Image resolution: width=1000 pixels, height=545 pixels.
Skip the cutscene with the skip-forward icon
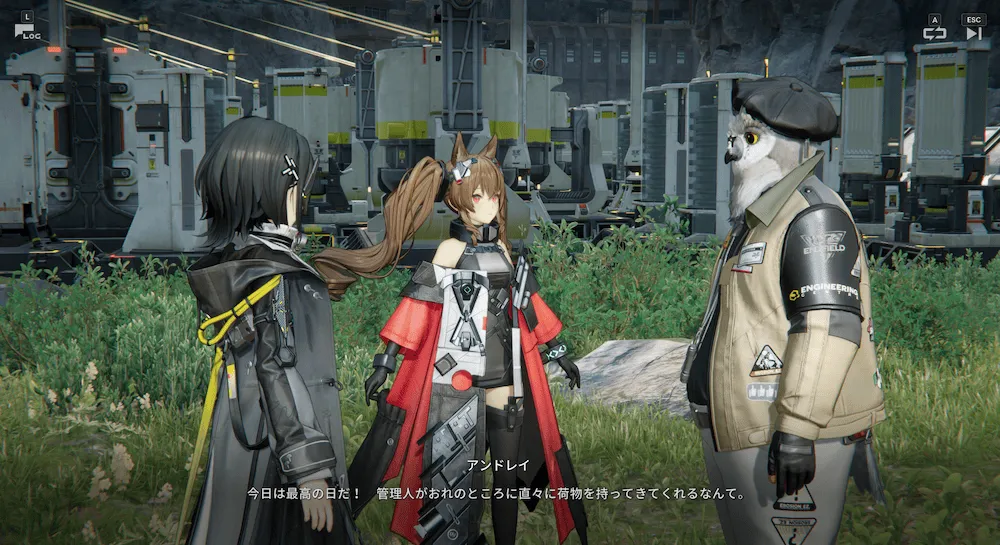coord(973,33)
